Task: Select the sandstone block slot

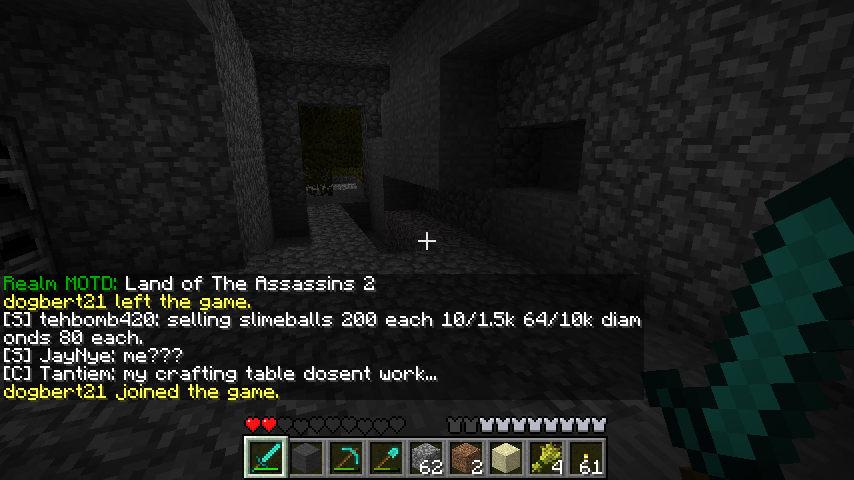Action: coord(507,459)
